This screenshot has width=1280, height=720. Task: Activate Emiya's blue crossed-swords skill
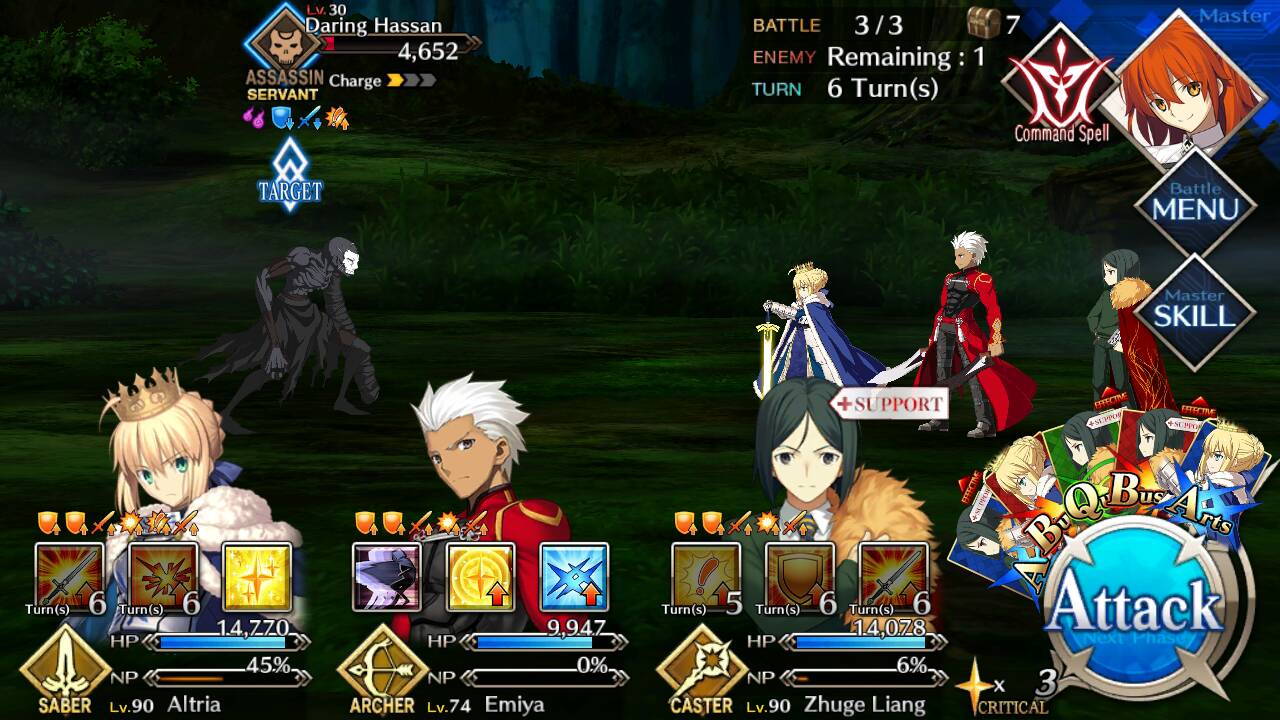click(574, 577)
